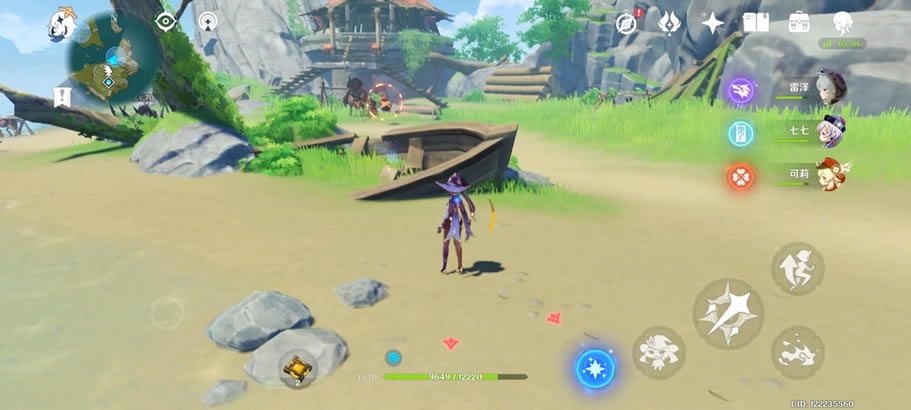The height and width of the screenshot is (410, 911).
Task: Tap the large normal attack button
Action: click(x=728, y=313)
